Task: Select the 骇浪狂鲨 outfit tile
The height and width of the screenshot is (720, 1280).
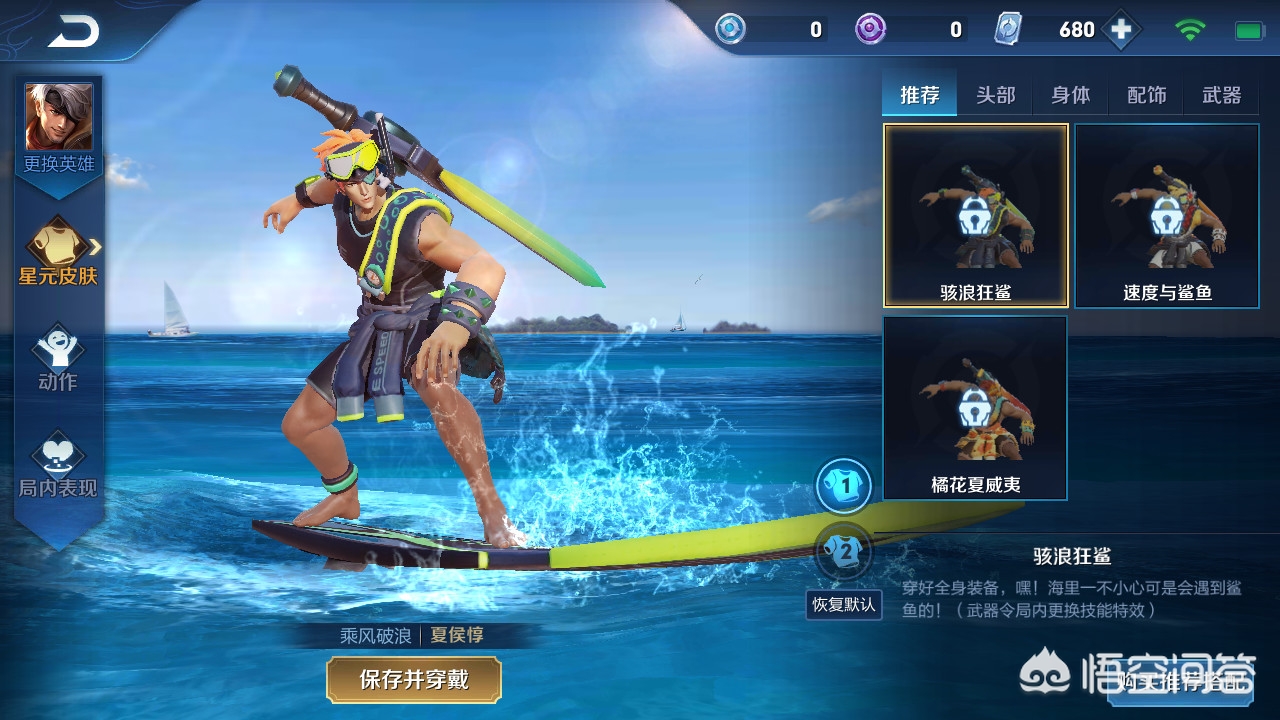Action: click(975, 215)
